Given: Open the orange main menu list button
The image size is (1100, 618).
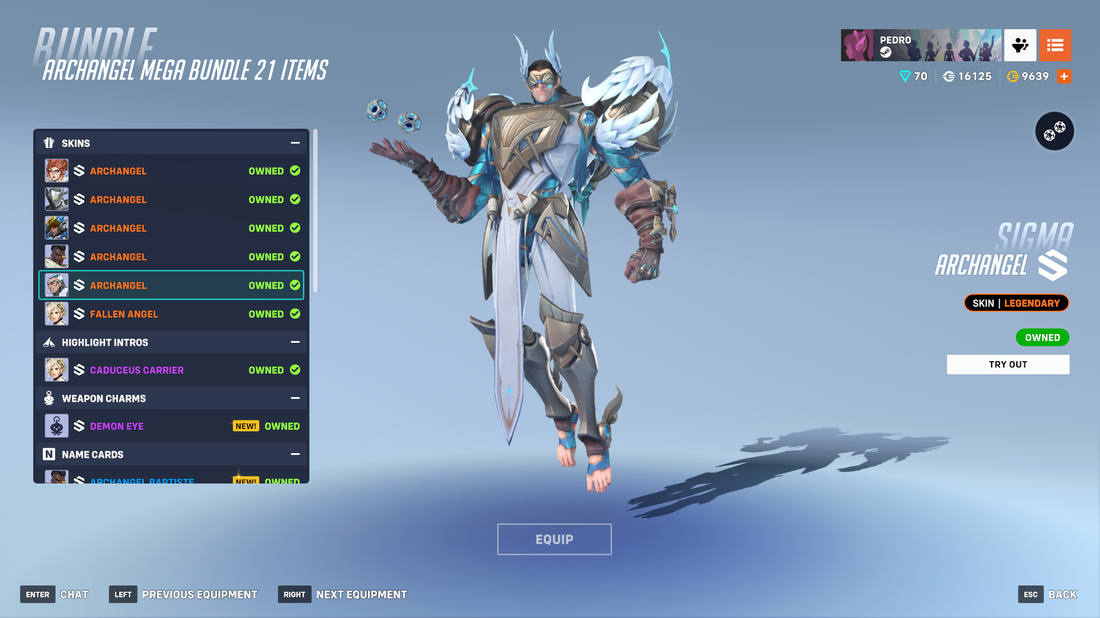Looking at the screenshot, I should 1055,45.
